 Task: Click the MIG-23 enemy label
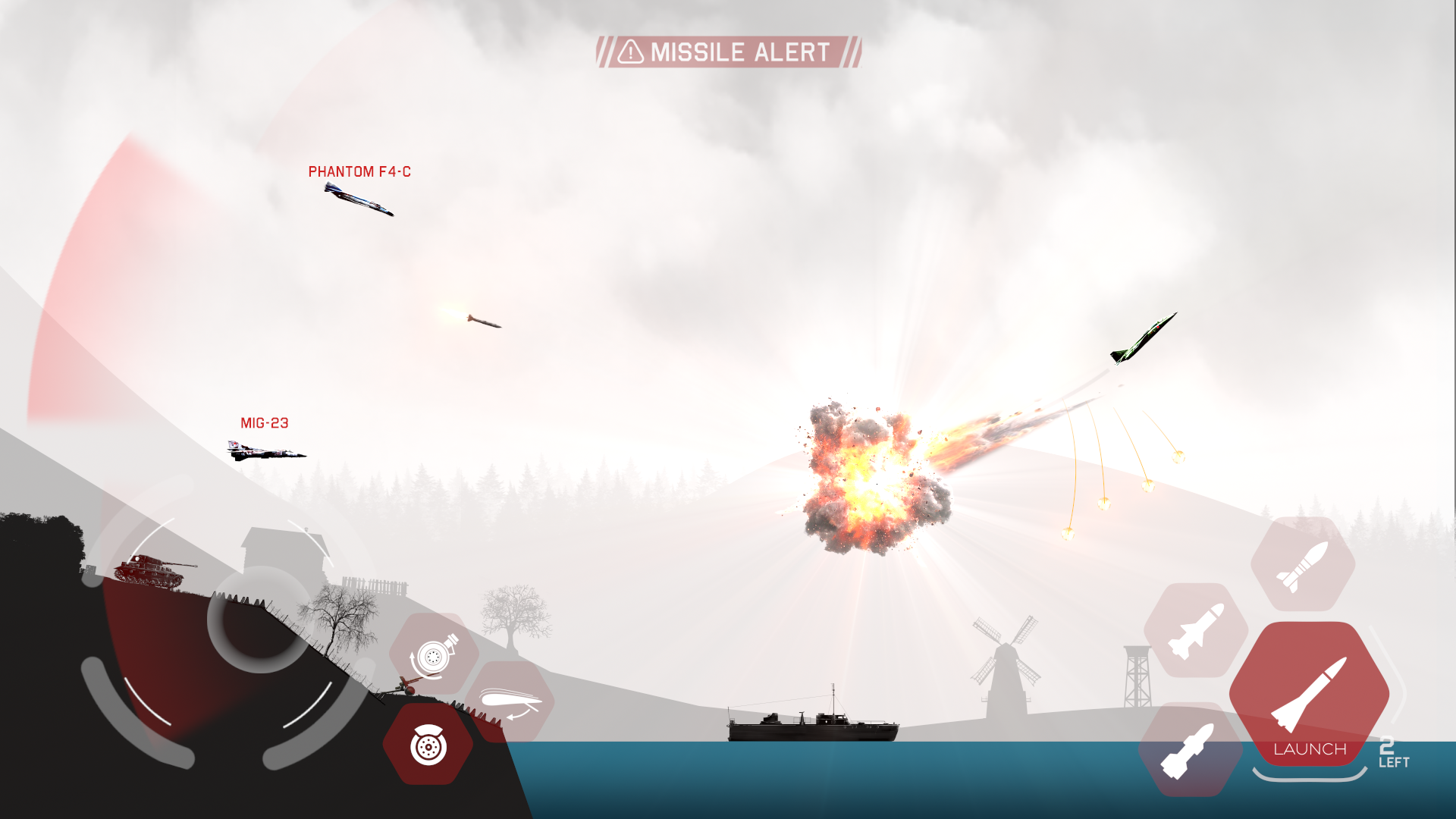(264, 423)
